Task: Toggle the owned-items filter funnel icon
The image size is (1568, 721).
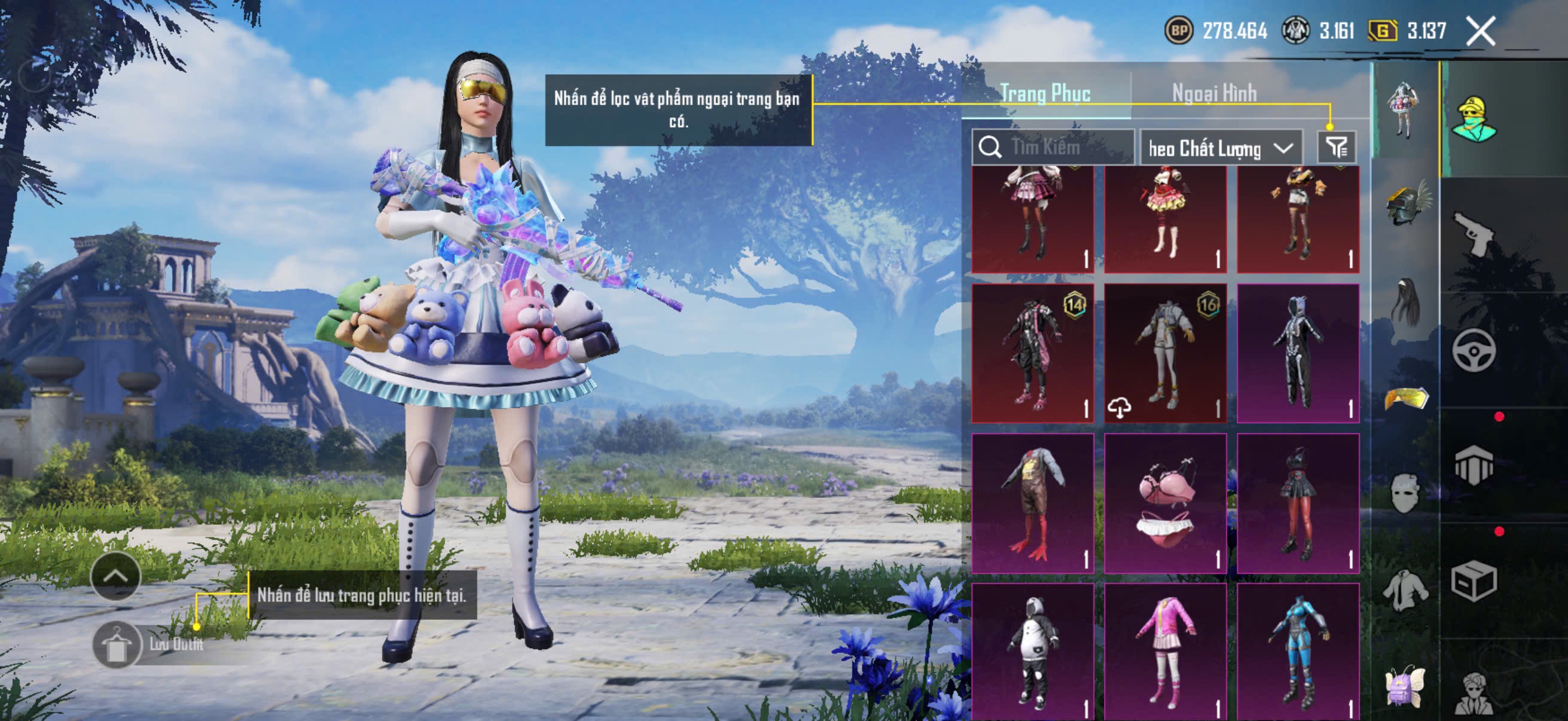Action: pos(1337,147)
